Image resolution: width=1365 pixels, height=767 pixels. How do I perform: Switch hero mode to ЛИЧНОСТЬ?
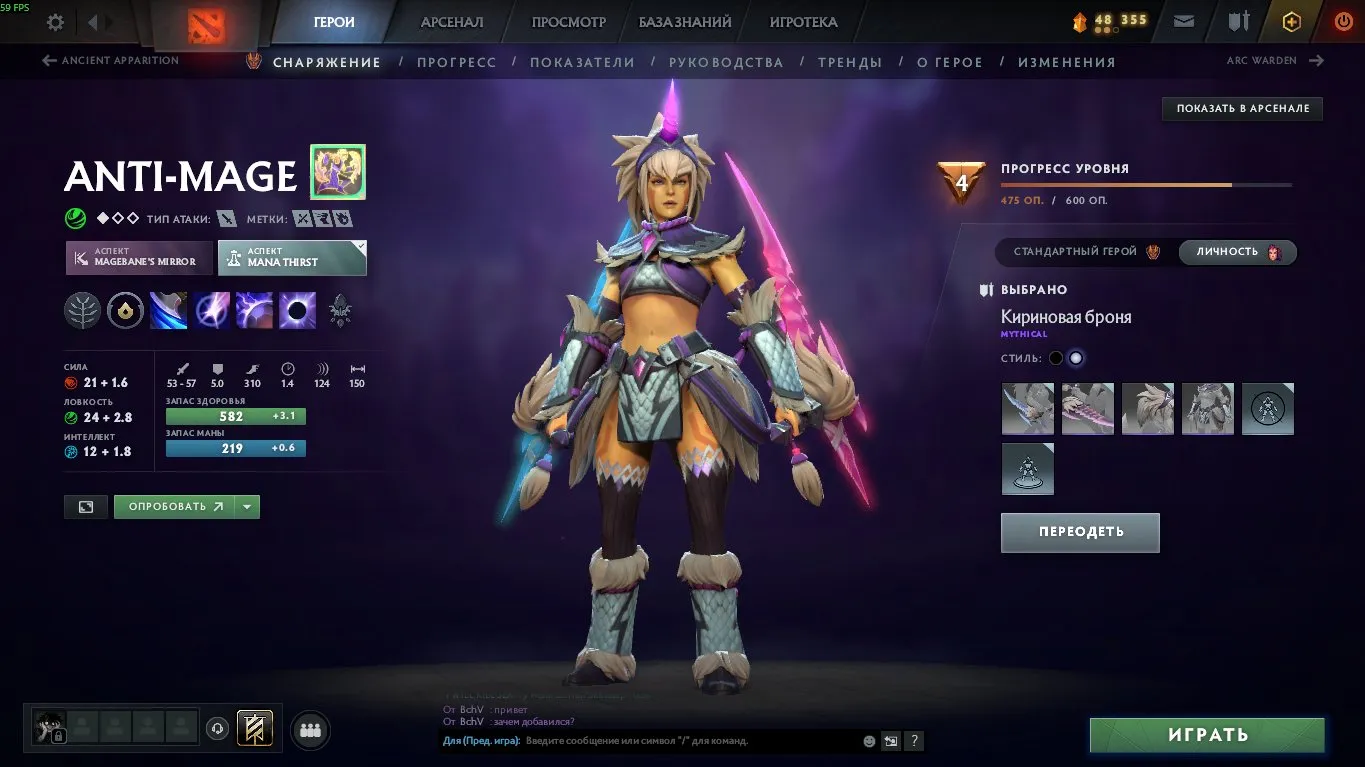(1237, 252)
